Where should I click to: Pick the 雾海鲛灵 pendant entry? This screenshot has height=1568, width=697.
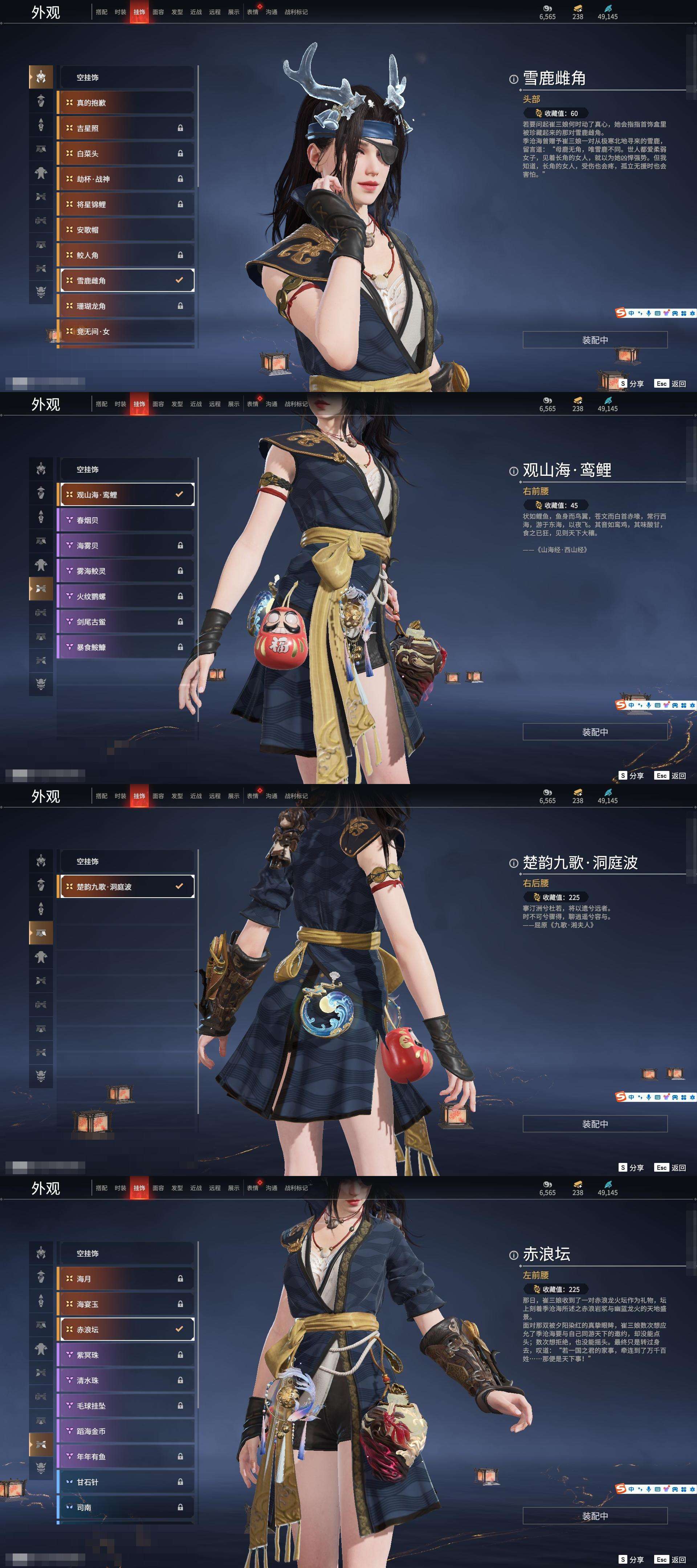click(x=125, y=571)
